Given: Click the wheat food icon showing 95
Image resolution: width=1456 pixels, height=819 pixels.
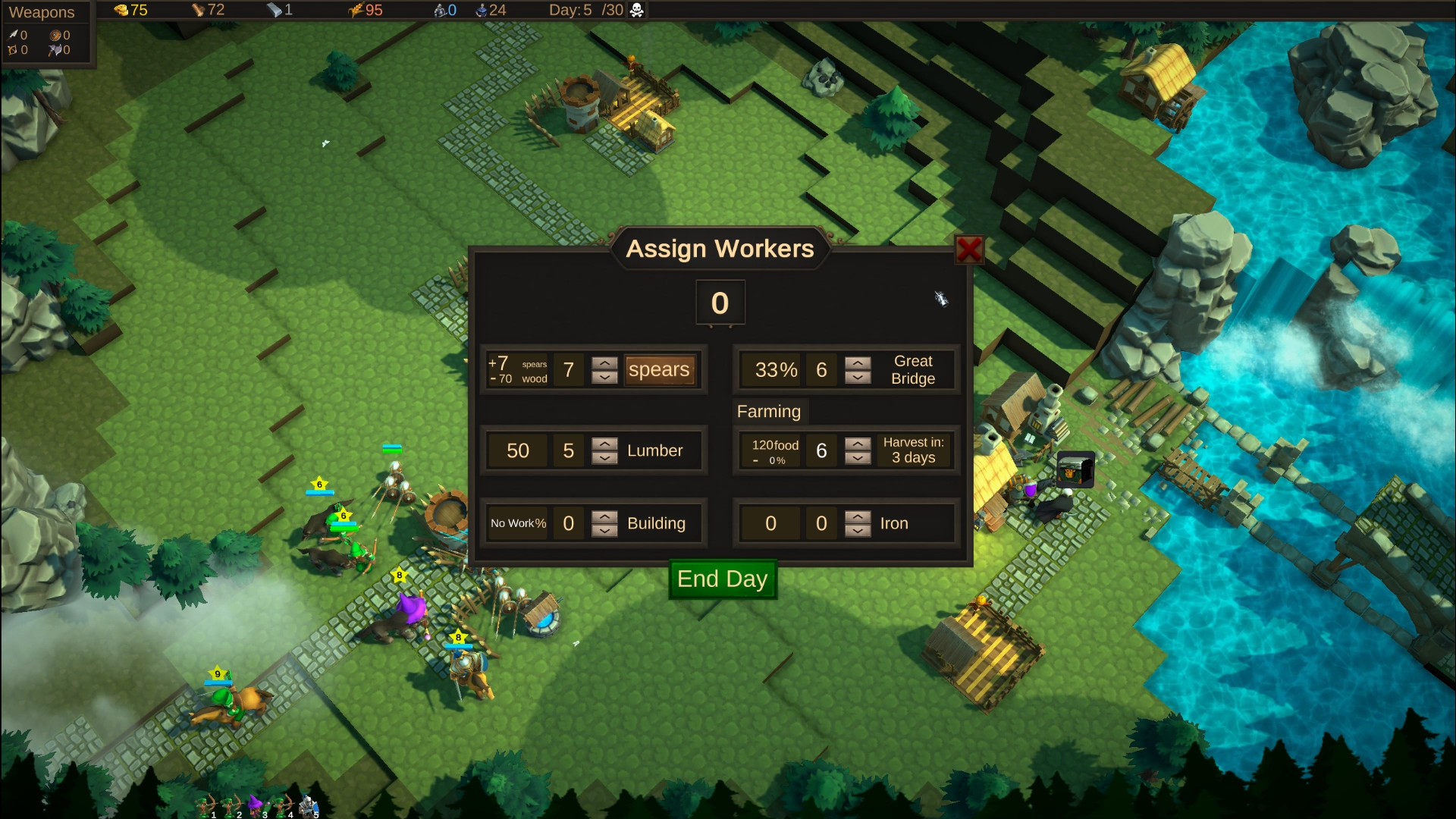Looking at the screenshot, I should pyautogui.click(x=355, y=11).
